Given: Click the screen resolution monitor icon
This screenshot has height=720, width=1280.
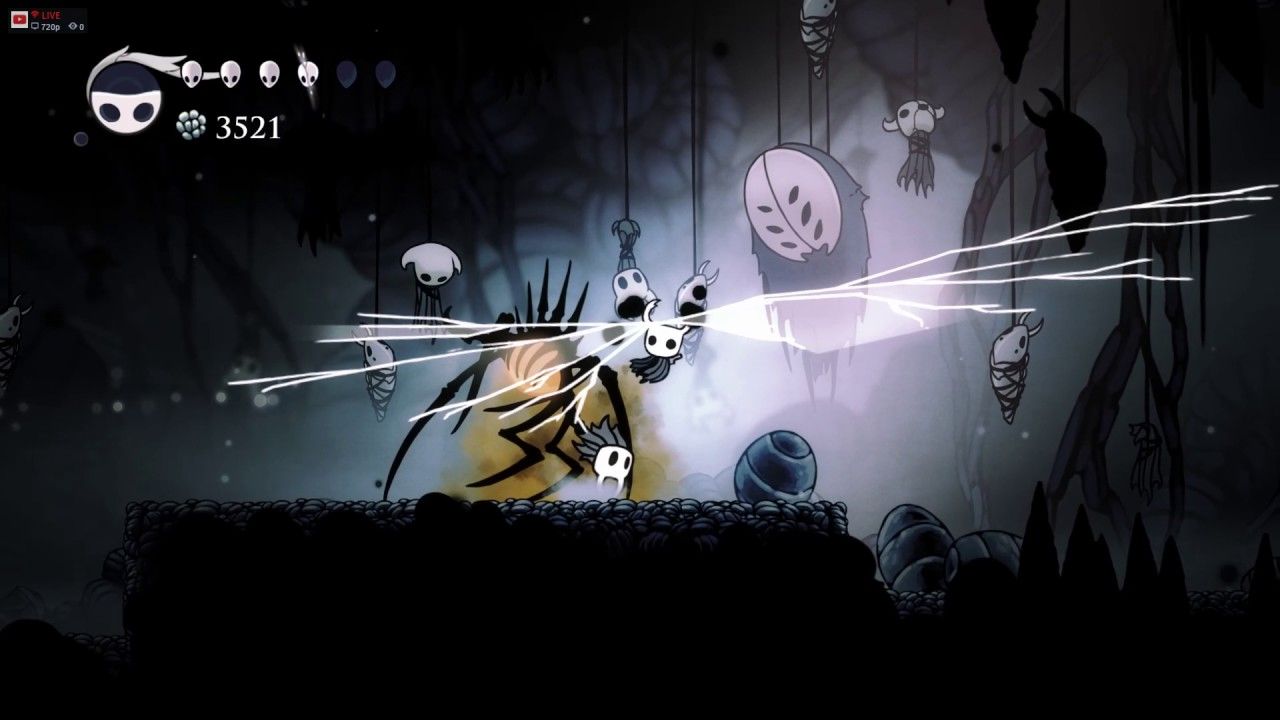Looking at the screenshot, I should pyautogui.click(x=35, y=26).
